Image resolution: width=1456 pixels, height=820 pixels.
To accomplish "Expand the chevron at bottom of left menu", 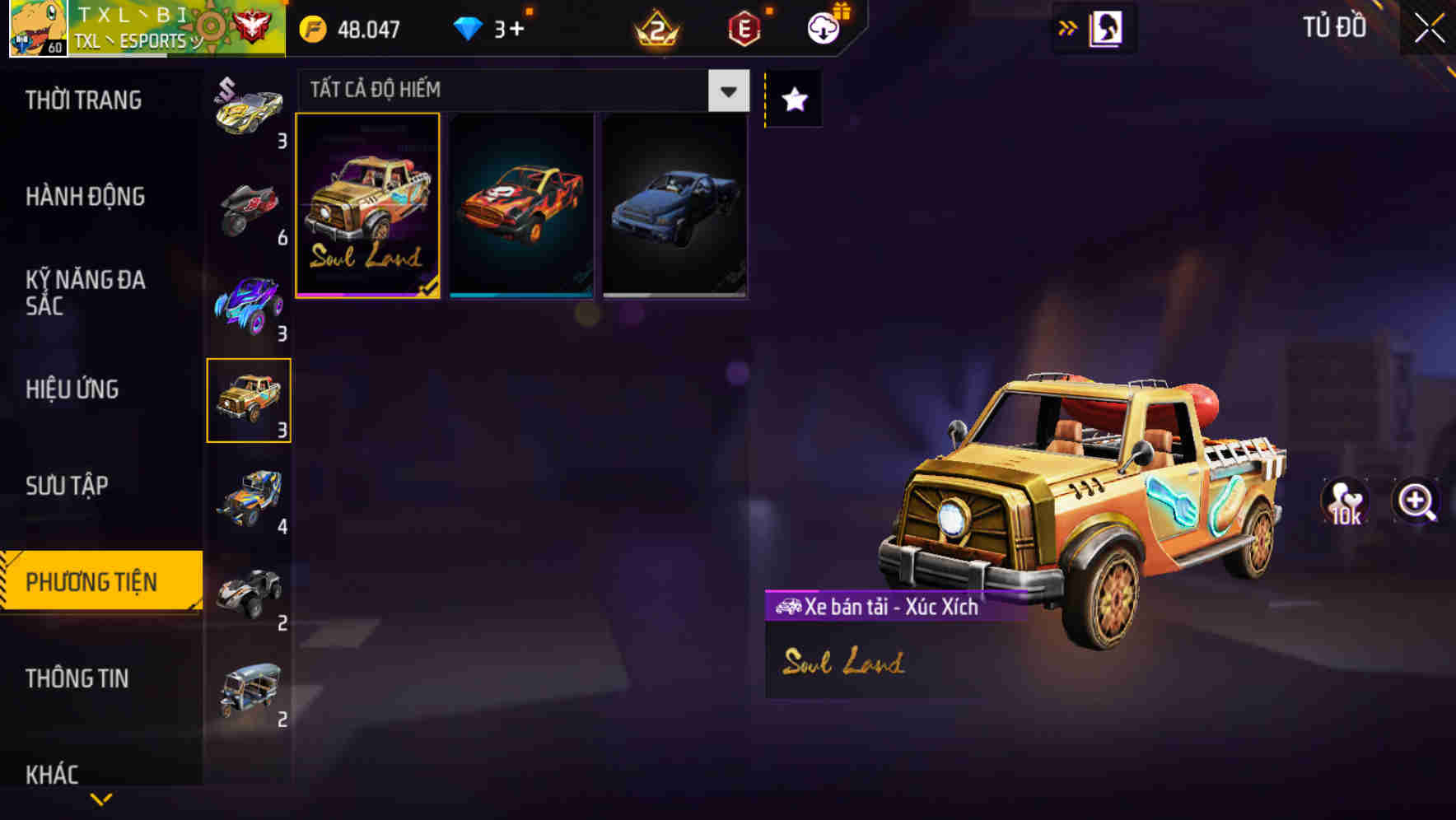I will tap(100, 800).
